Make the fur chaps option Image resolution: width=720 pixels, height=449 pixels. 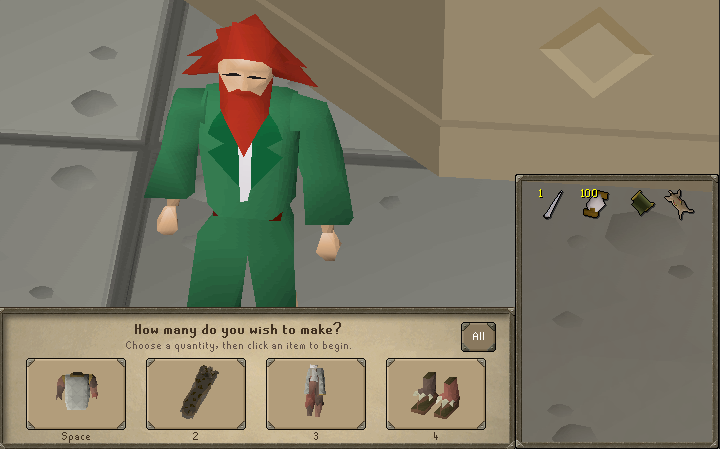click(x=316, y=394)
